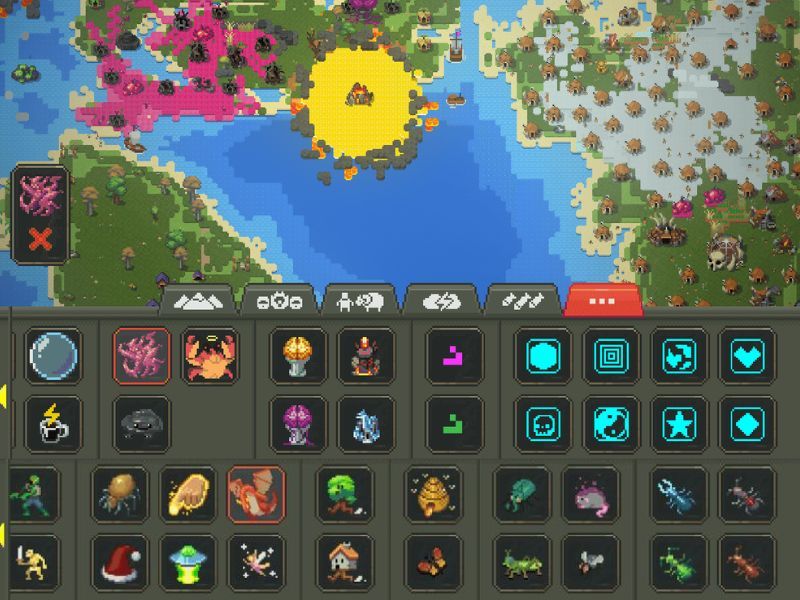Viewport: 800px width, 600px height.
Task: Spawn a butterfly
Action: [433, 562]
